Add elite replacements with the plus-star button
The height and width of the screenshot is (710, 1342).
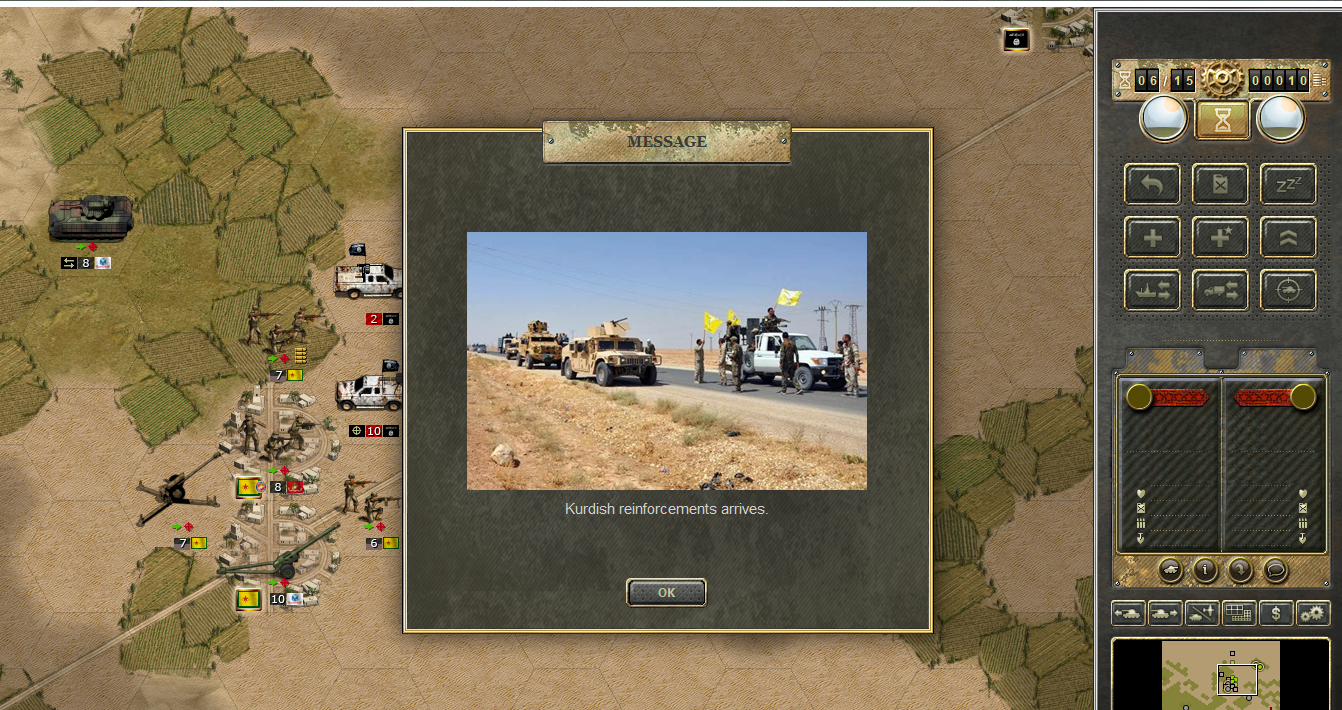(1220, 238)
